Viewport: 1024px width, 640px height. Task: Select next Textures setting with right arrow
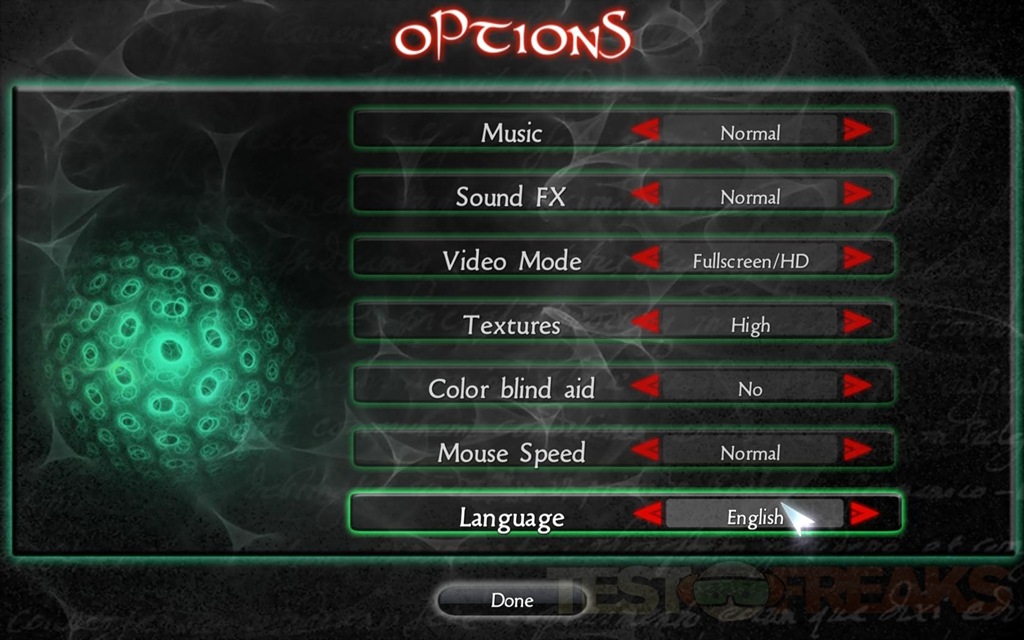pyautogui.click(x=856, y=323)
